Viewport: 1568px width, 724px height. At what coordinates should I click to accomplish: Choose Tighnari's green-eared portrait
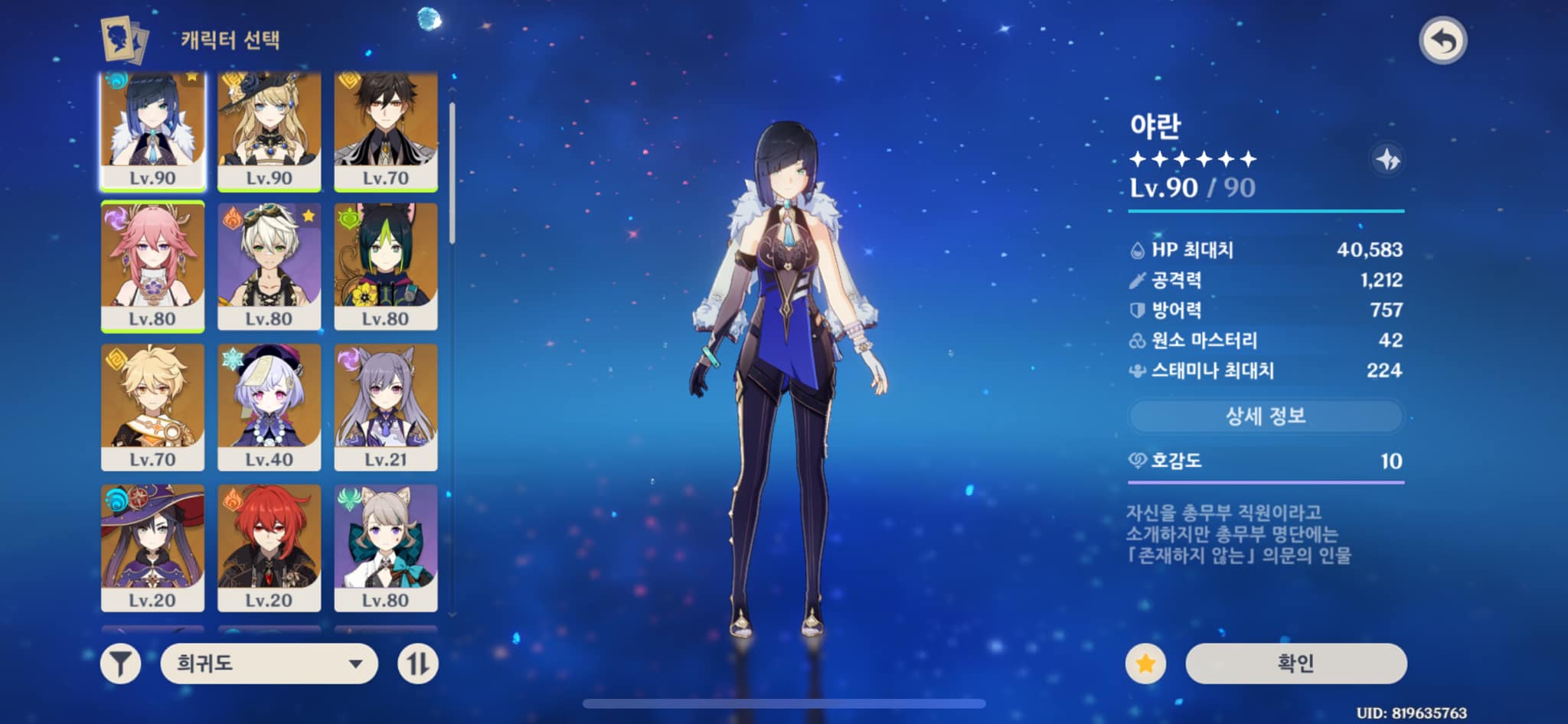386,266
